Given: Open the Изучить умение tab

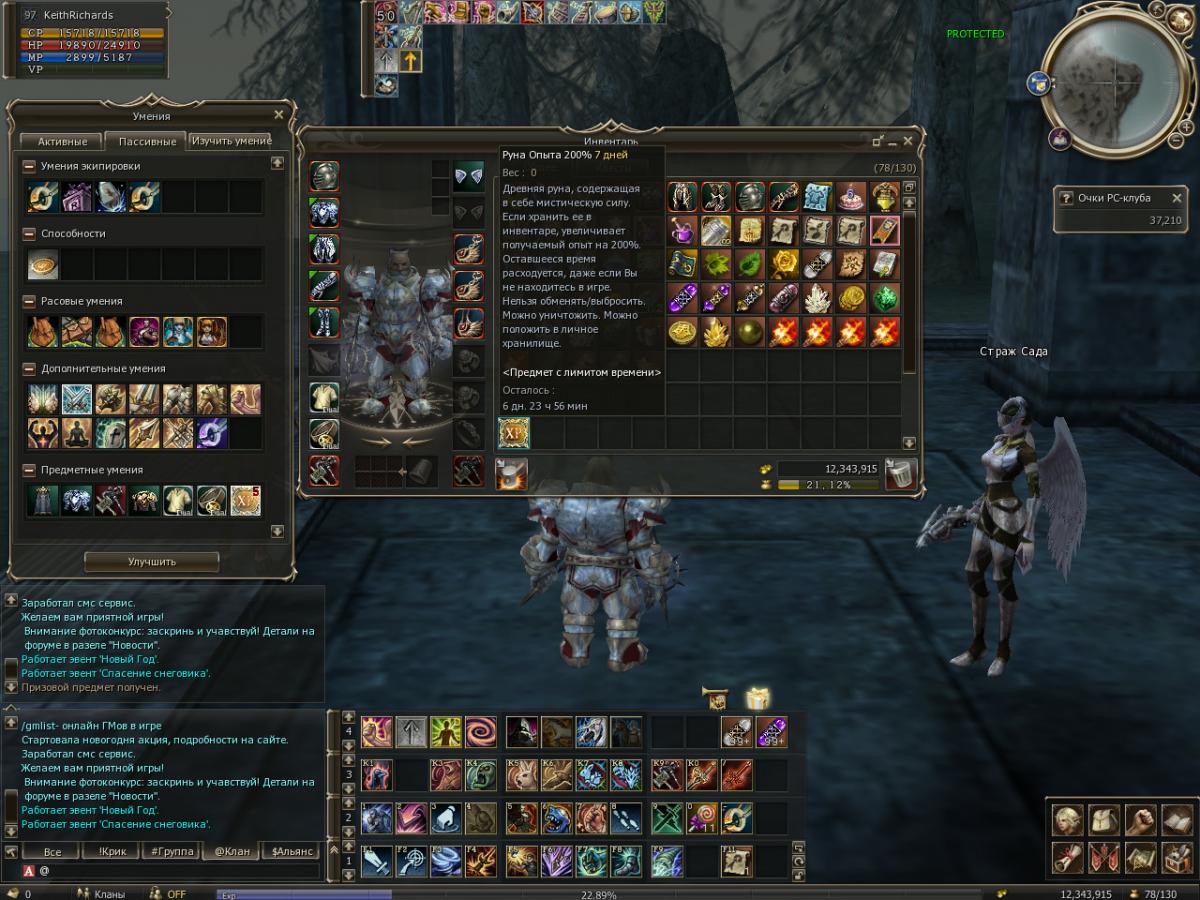Looking at the screenshot, I should [x=230, y=141].
